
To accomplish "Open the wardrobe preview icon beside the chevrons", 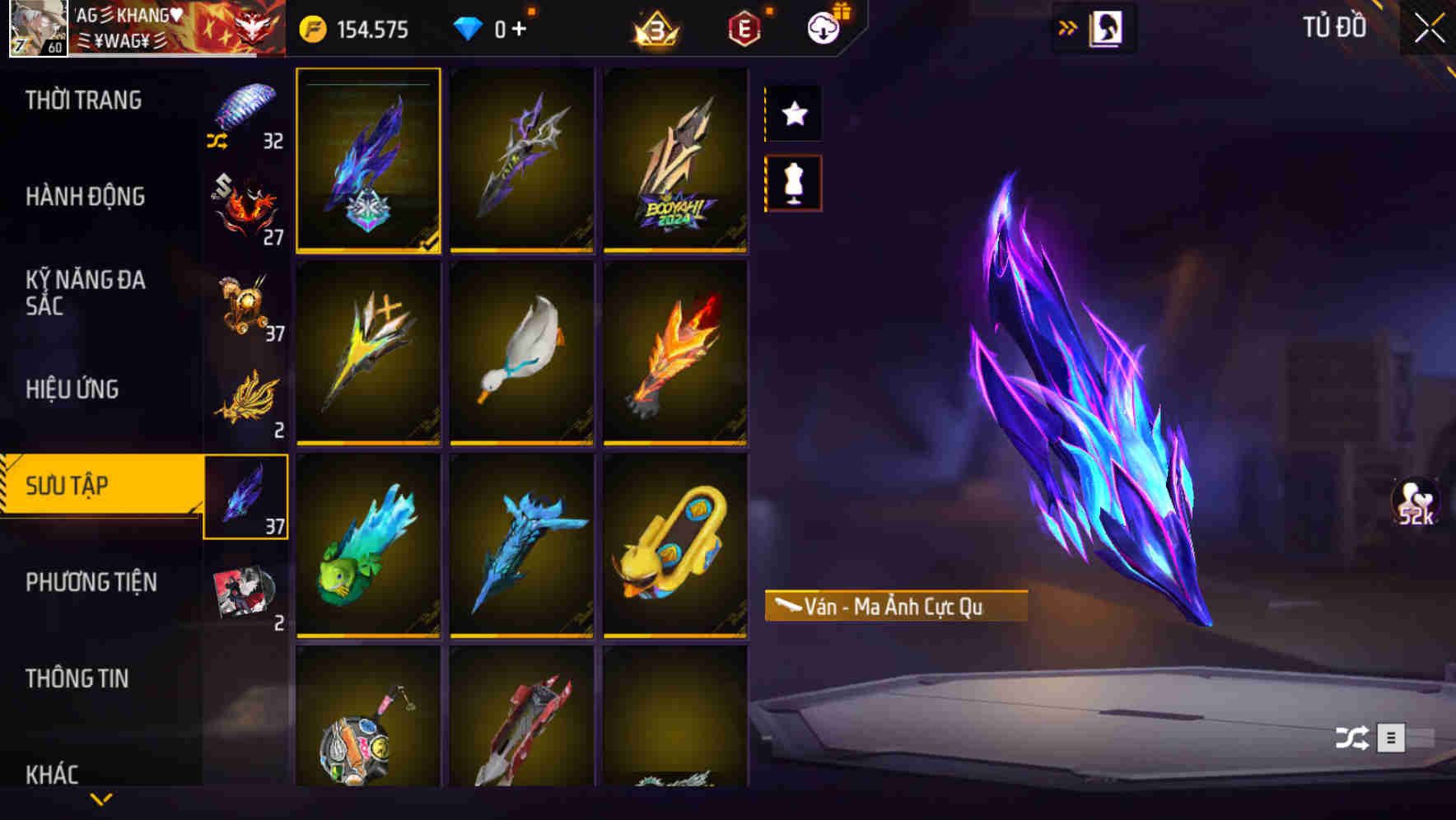I will click(1106, 26).
